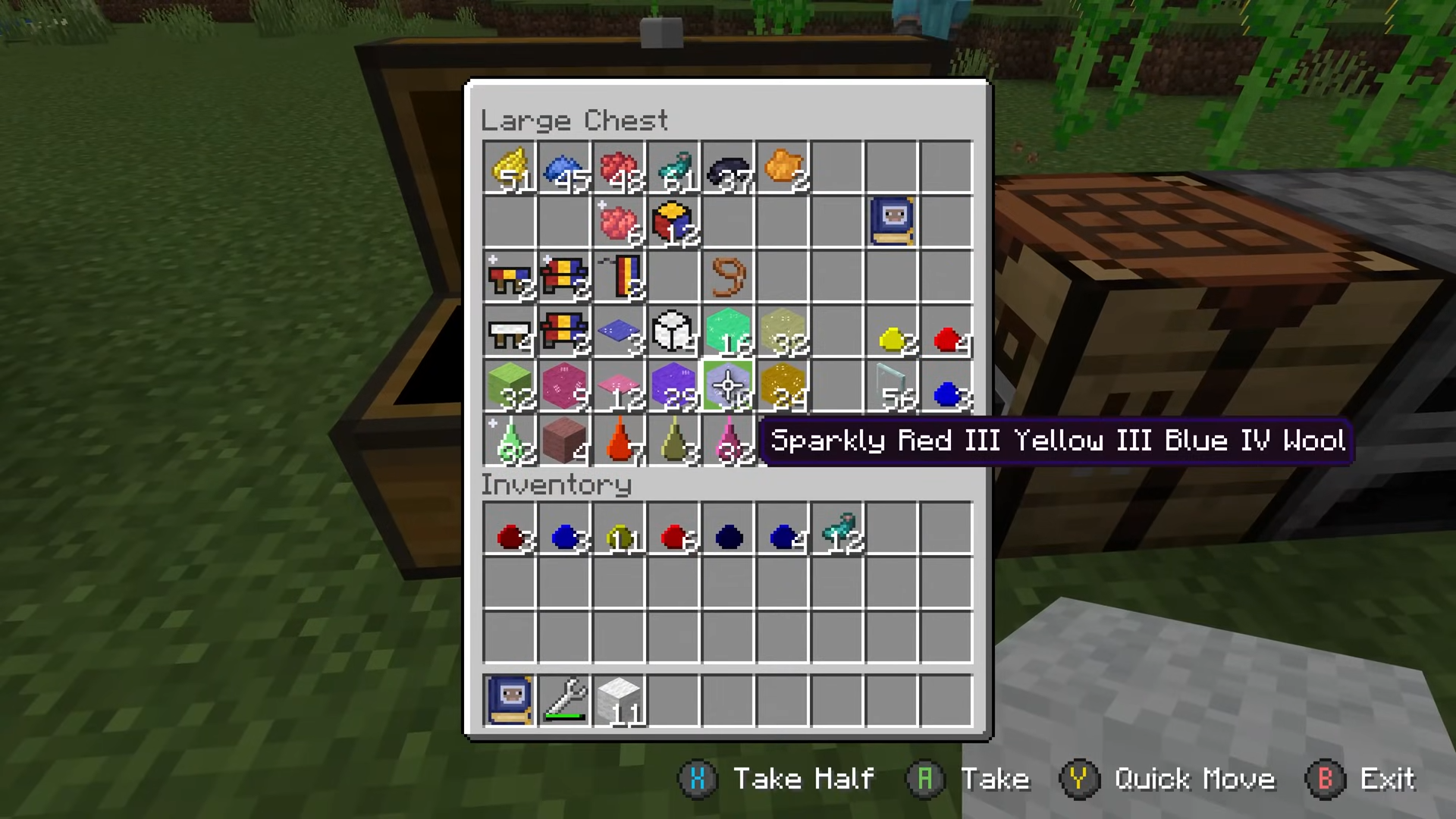The width and height of the screenshot is (1456, 819).
Task: Take the sheep book from the chest
Action: point(892,222)
